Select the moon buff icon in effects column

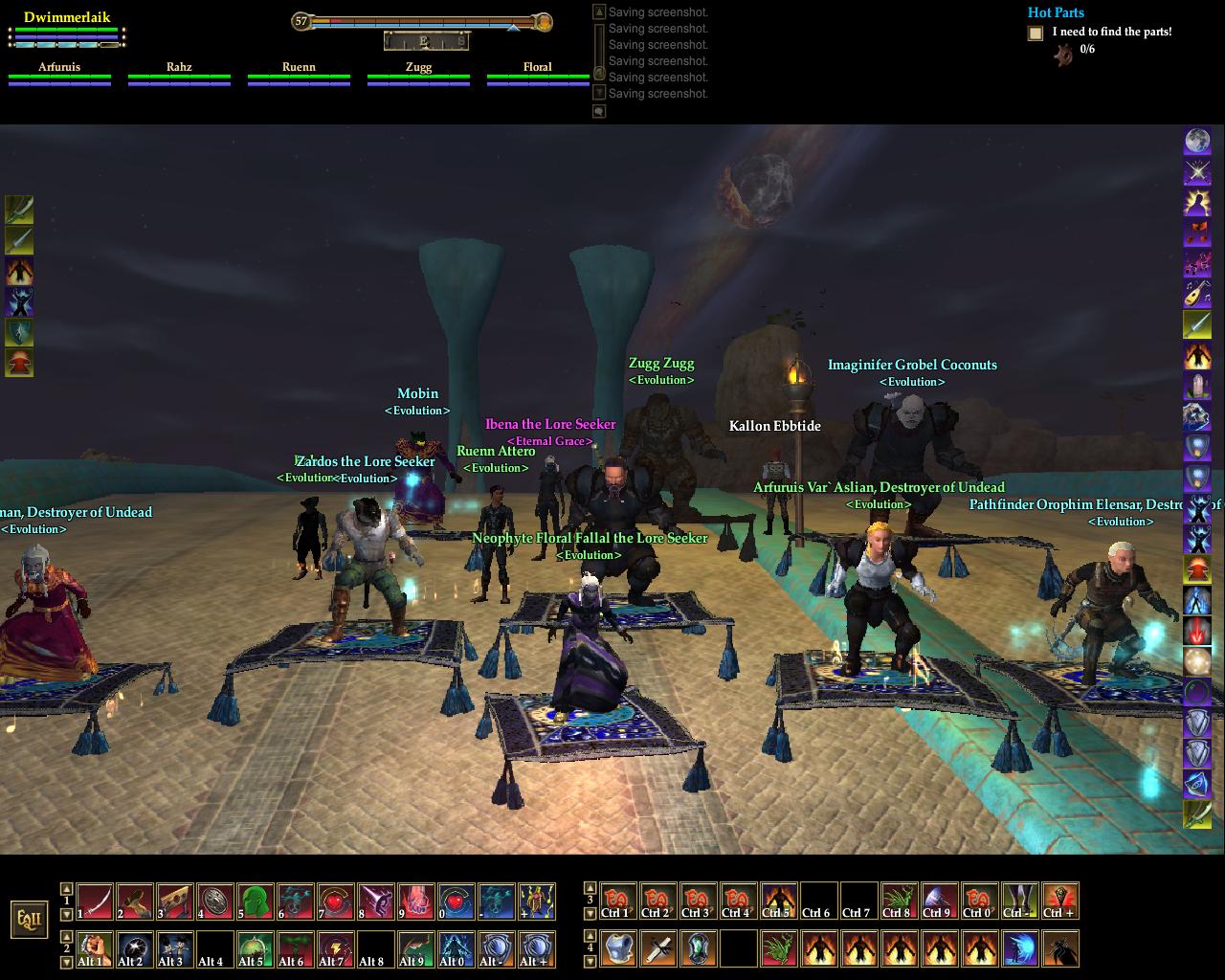pos(1197,142)
